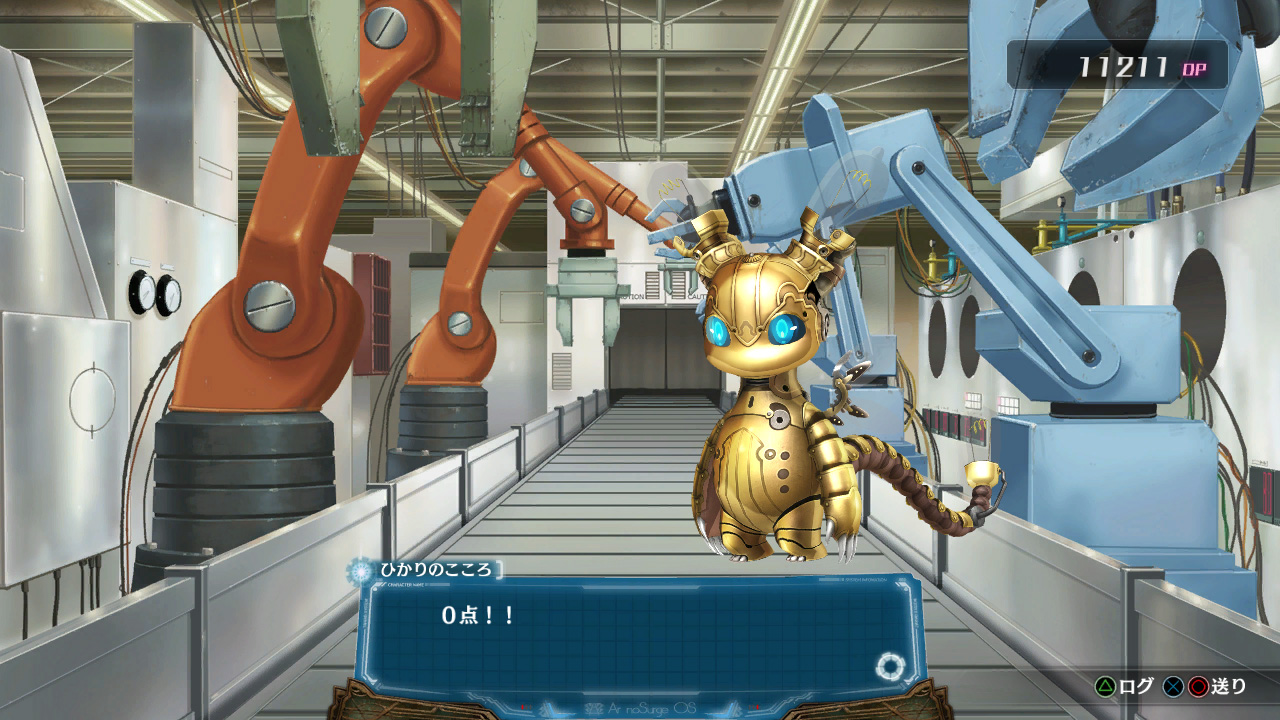Viewport: 1280px width, 720px height.
Task: Click the circular continue indicator in dialogue box
Action: pos(888,667)
